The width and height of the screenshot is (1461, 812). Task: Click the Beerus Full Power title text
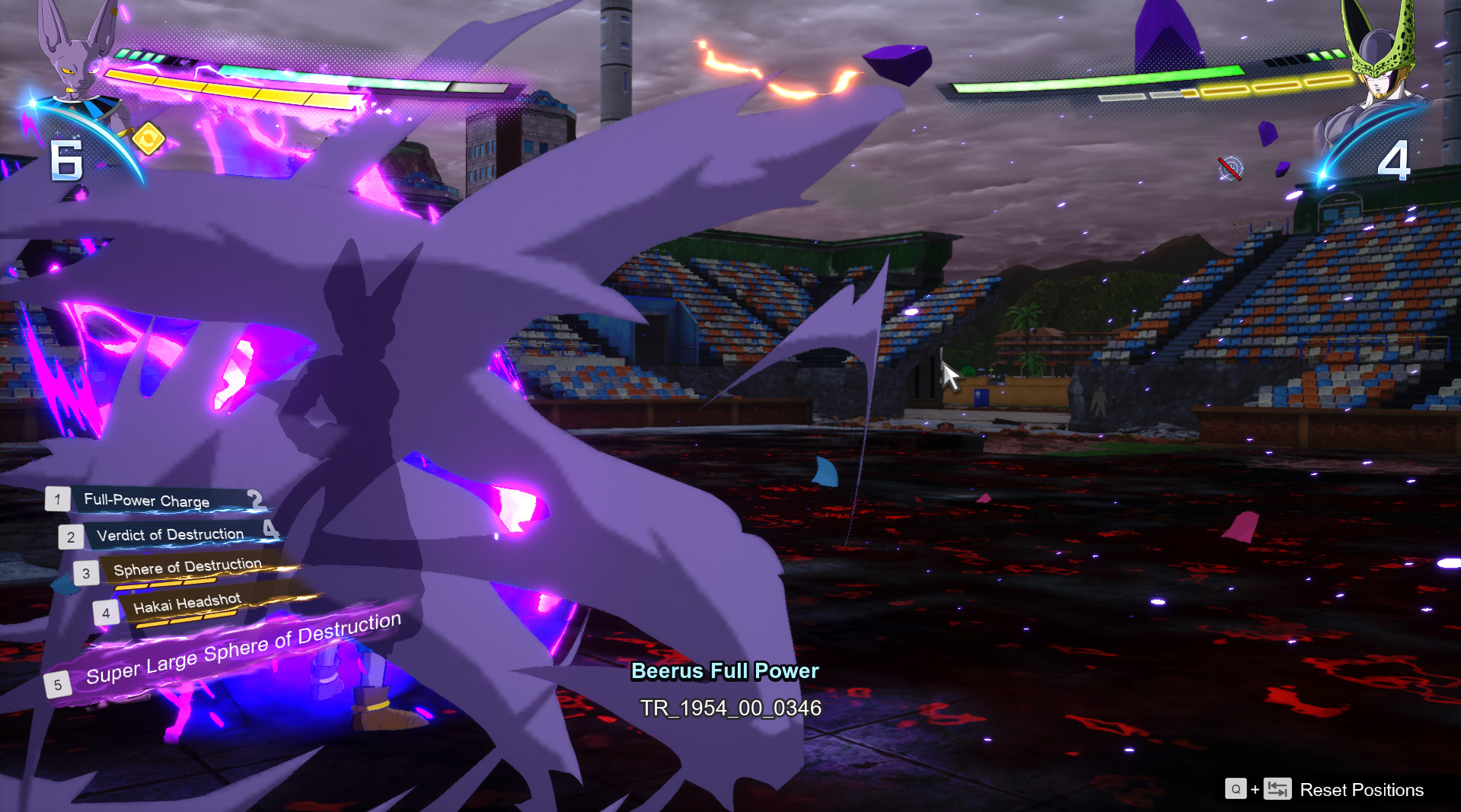(x=725, y=671)
